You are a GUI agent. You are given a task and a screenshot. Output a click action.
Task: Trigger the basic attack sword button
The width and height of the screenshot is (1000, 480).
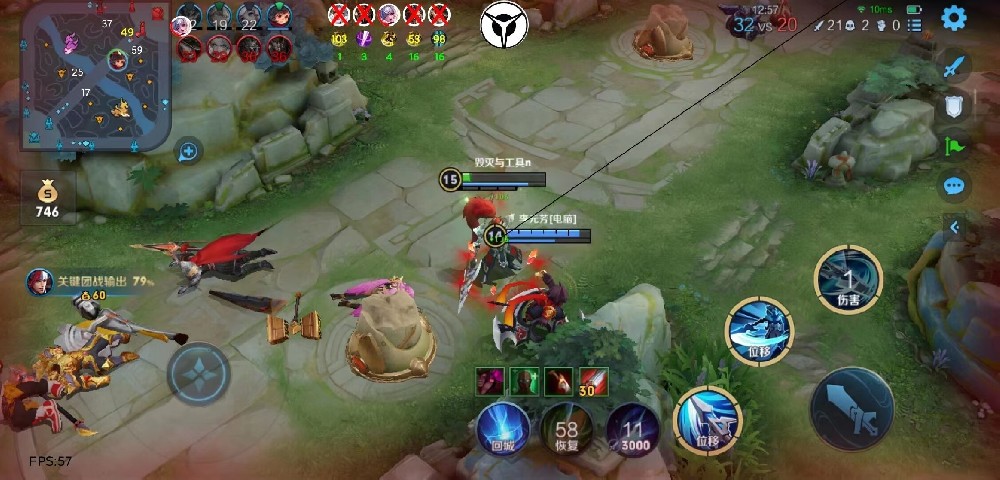(x=851, y=409)
